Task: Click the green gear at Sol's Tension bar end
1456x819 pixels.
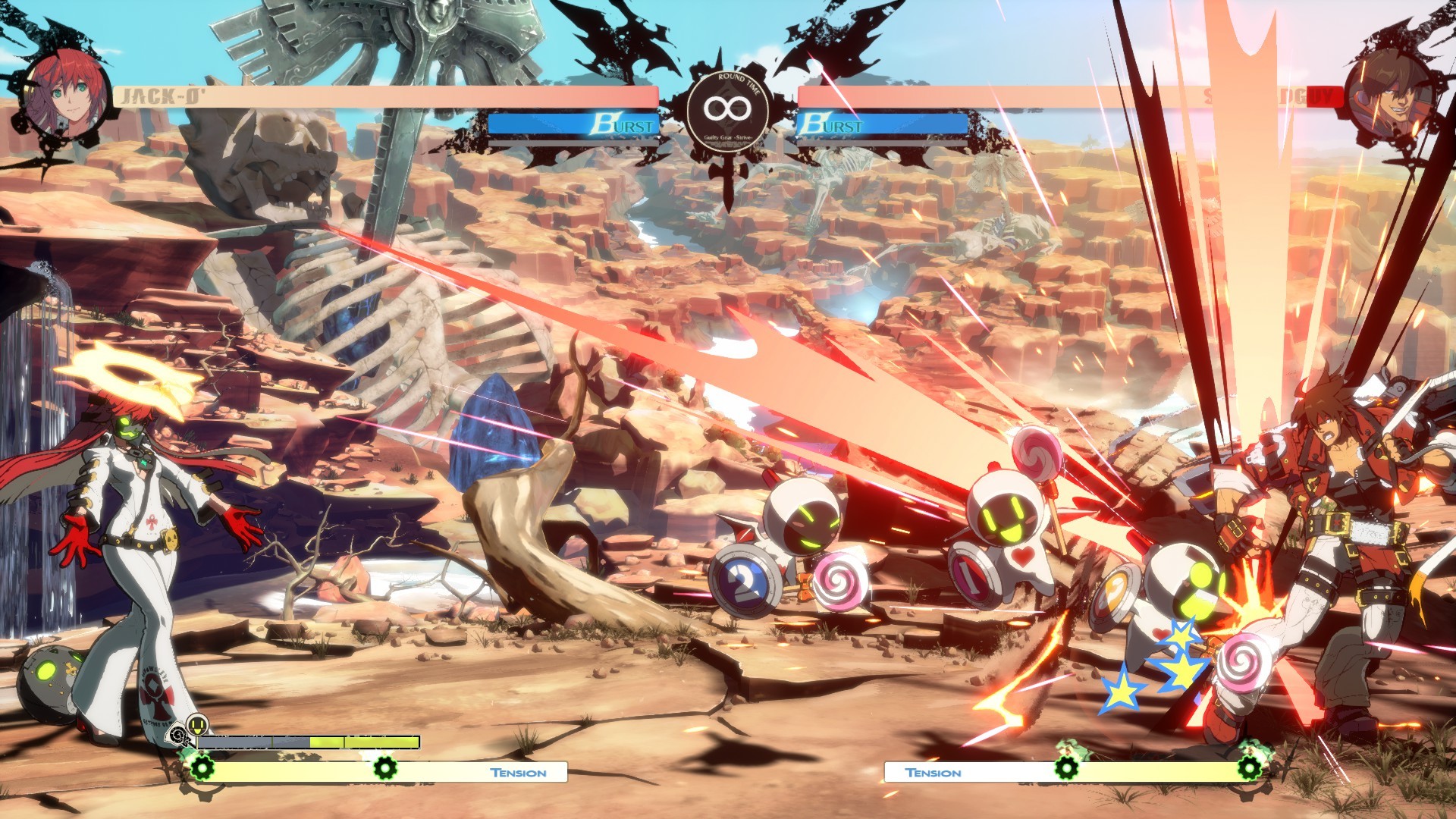Action: click(1249, 768)
